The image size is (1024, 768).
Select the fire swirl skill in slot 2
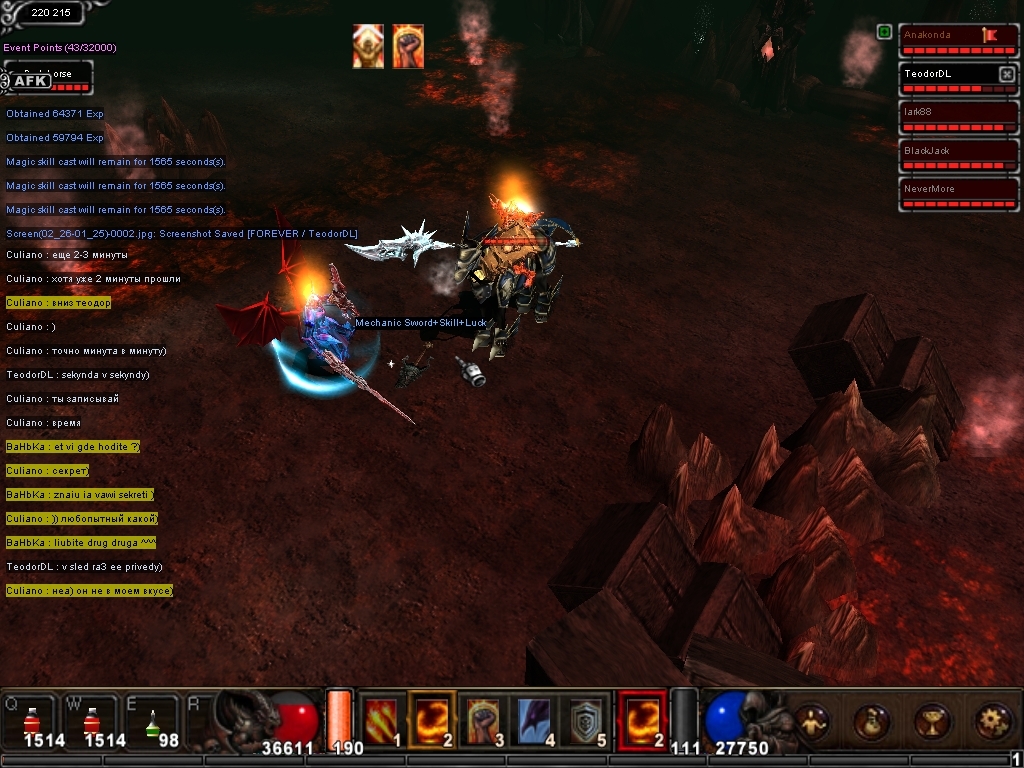click(432, 719)
